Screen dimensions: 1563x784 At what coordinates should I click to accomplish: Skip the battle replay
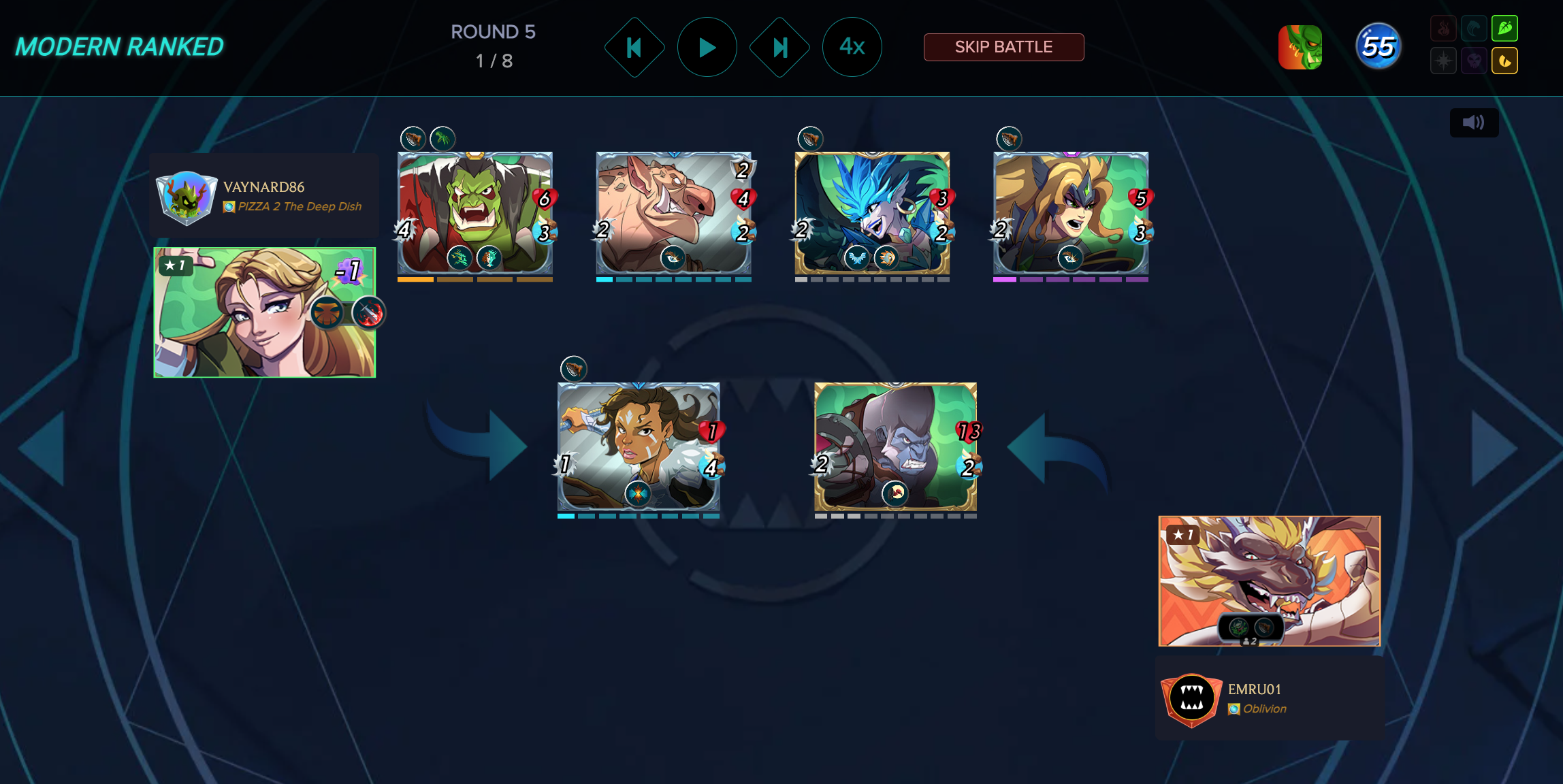(1003, 47)
